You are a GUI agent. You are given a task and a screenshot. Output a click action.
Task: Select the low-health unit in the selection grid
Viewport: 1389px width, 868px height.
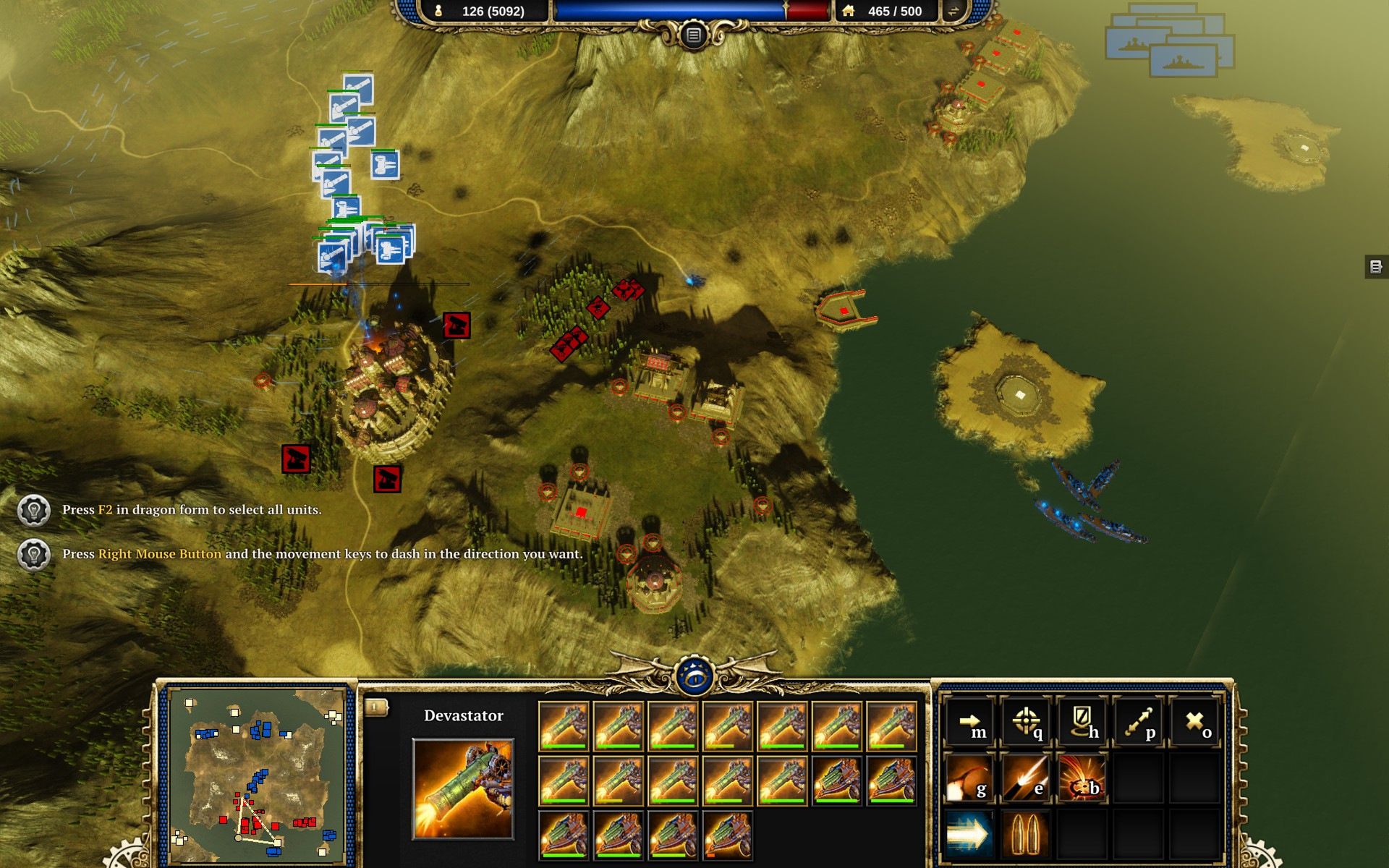[728, 836]
